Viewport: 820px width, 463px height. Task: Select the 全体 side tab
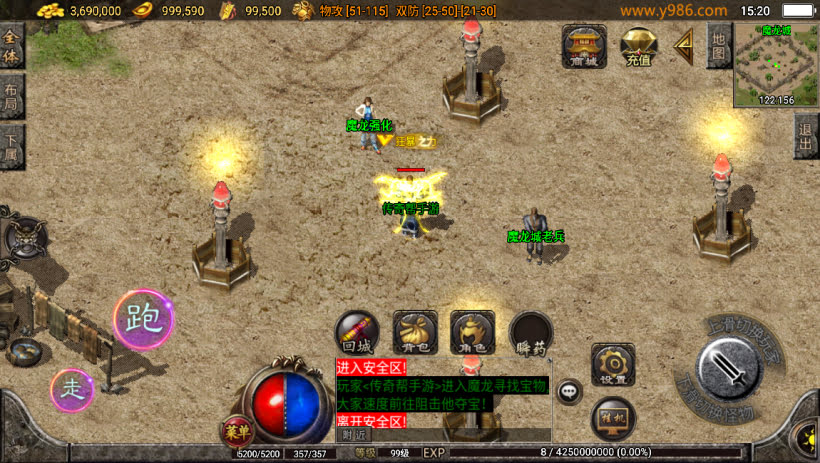[x=11, y=47]
